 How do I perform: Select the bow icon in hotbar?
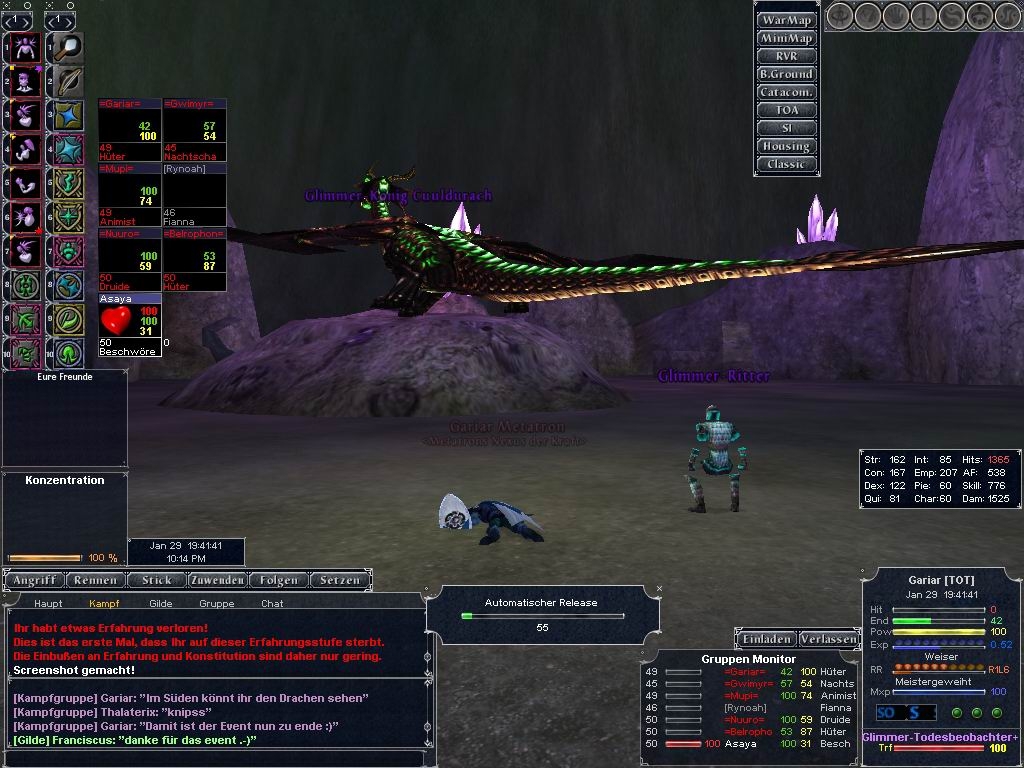click(69, 81)
